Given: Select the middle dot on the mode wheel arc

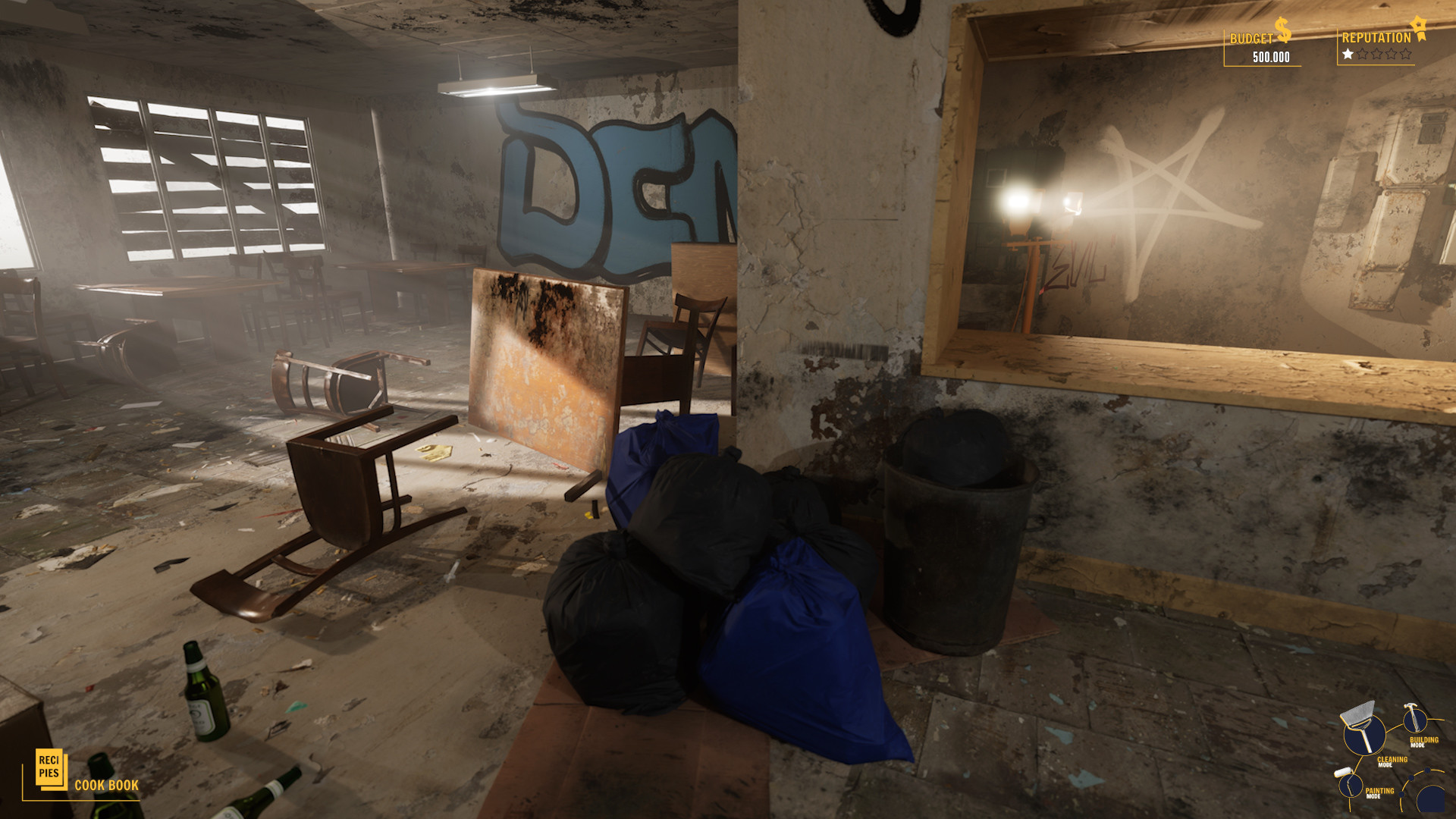Looking at the screenshot, I should click(x=1411, y=778).
